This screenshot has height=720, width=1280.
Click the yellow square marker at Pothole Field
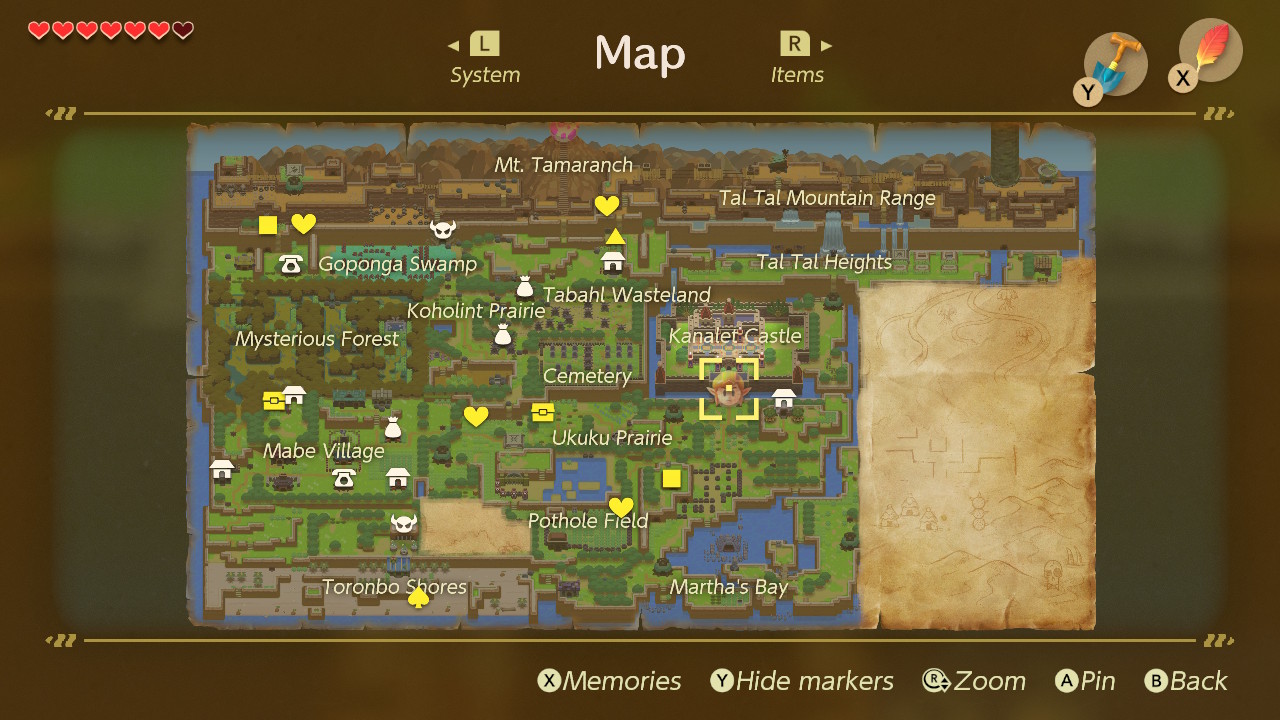(671, 478)
